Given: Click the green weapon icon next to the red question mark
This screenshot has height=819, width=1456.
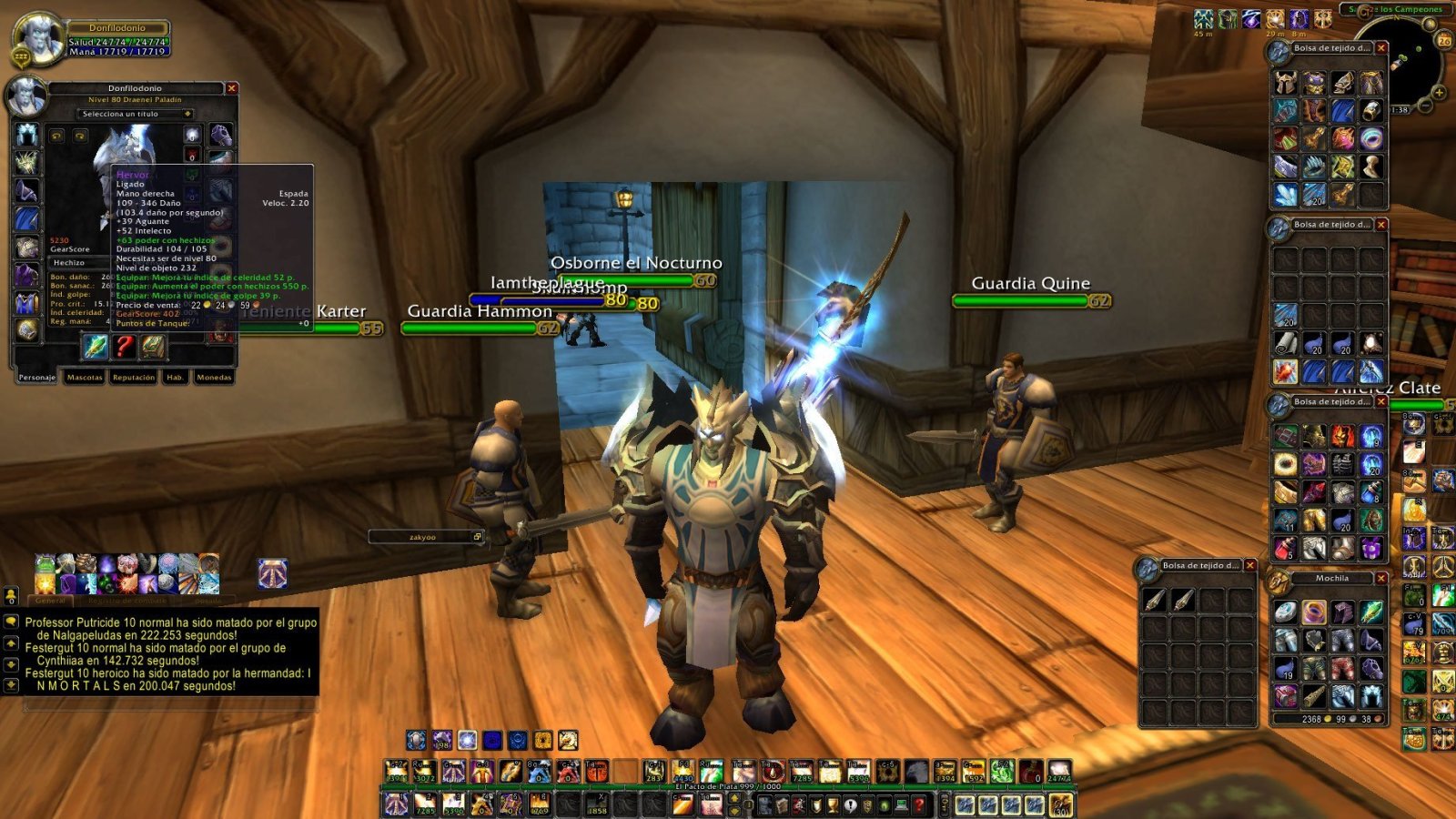Looking at the screenshot, I should (x=95, y=347).
